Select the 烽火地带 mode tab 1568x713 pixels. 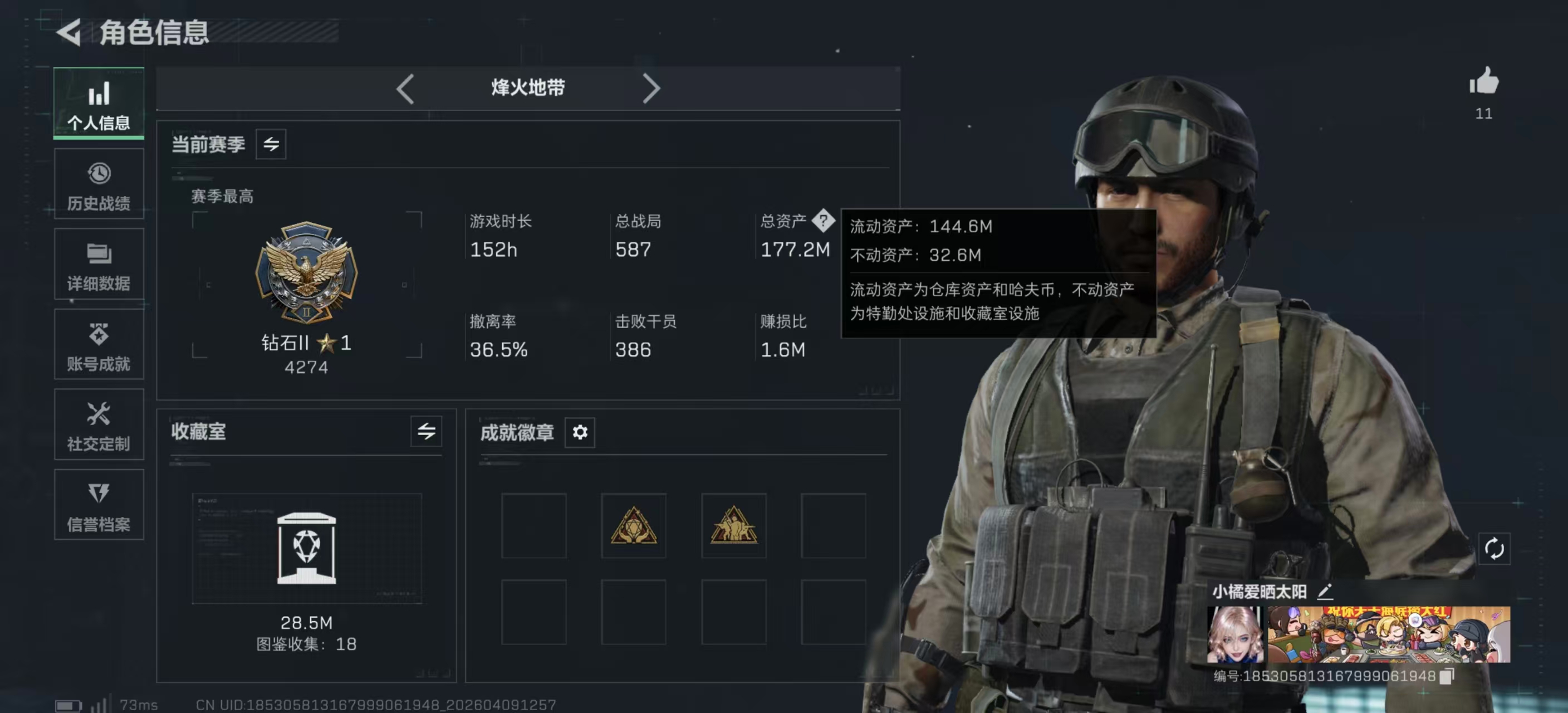(527, 87)
